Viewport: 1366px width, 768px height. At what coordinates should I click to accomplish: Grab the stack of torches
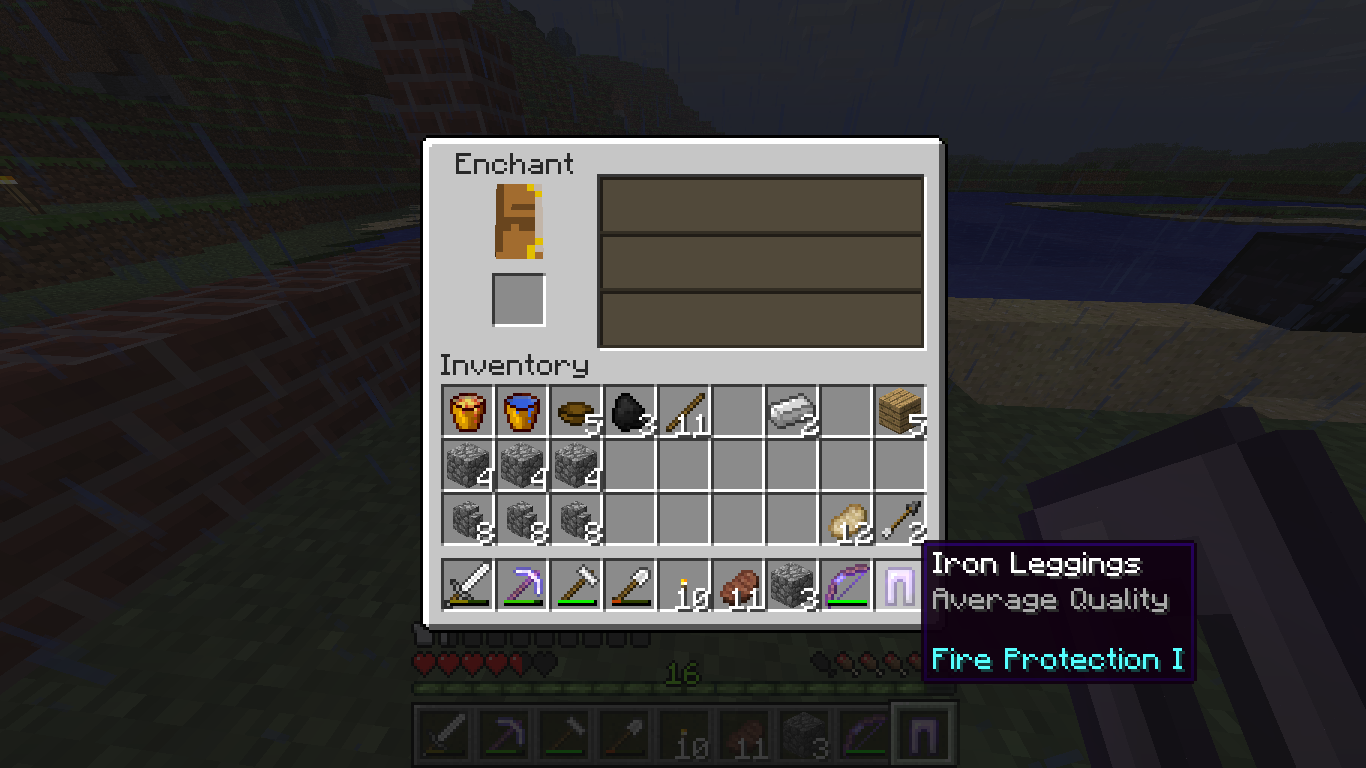click(683, 585)
